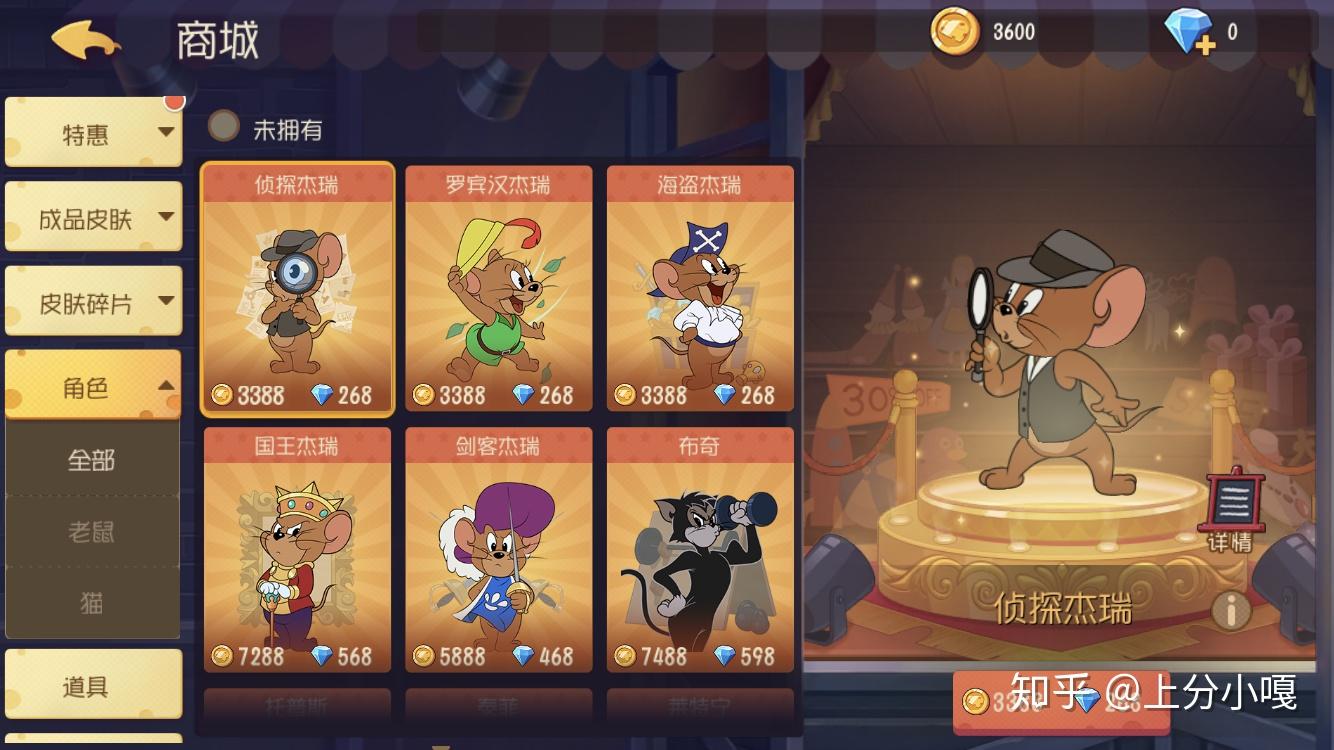Image resolution: width=1334 pixels, height=750 pixels.
Task: Open the 成品皮肤 category
Action: (x=93, y=217)
